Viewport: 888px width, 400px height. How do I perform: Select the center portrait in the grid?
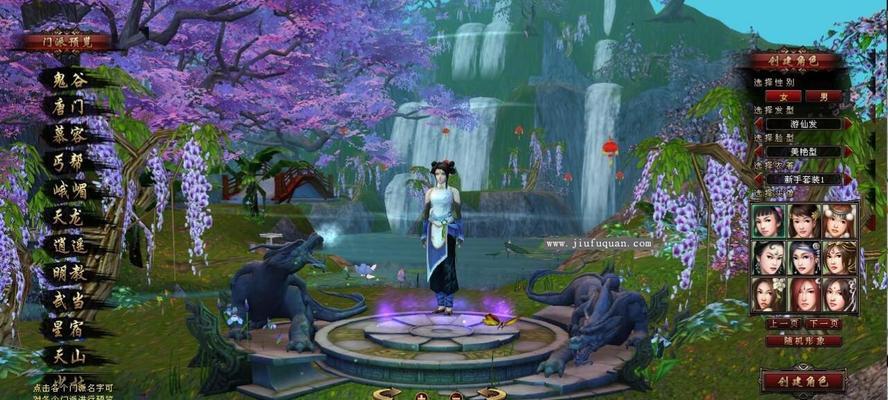(803, 258)
